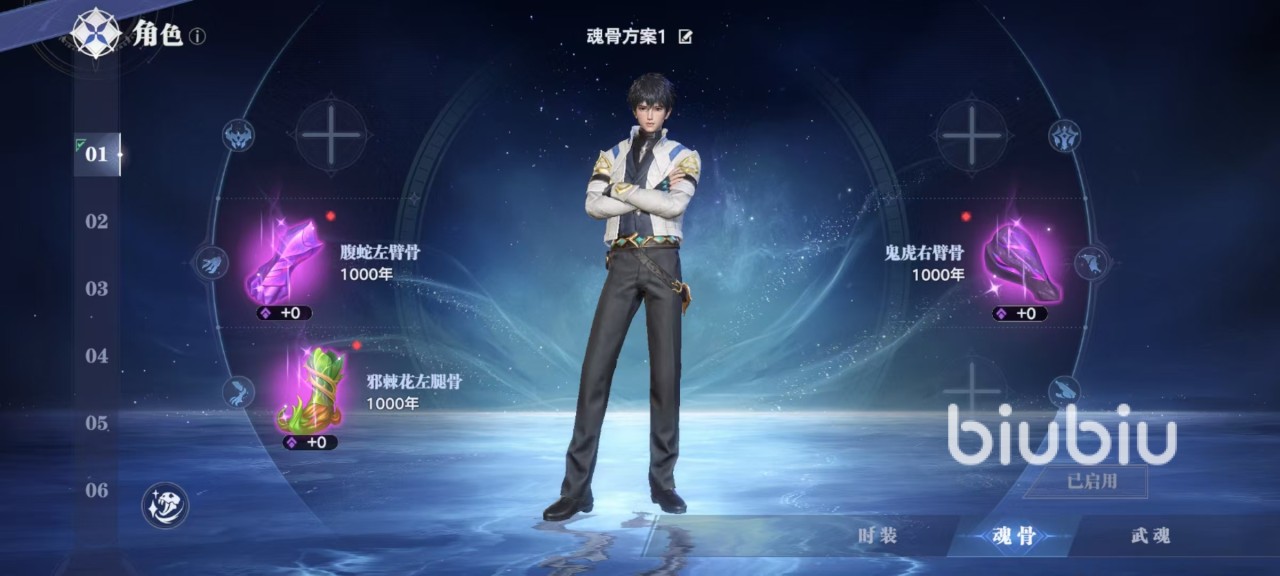Switch to plan 06

97,490
